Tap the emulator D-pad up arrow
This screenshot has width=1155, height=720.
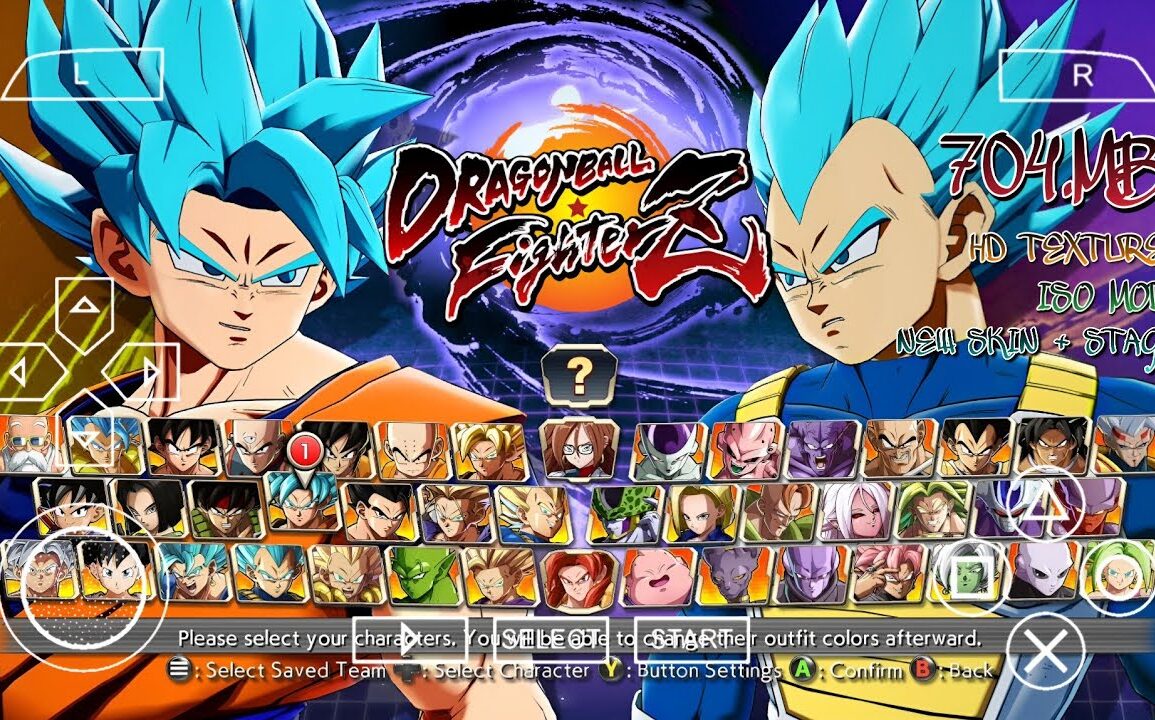(x=86, y=306)
